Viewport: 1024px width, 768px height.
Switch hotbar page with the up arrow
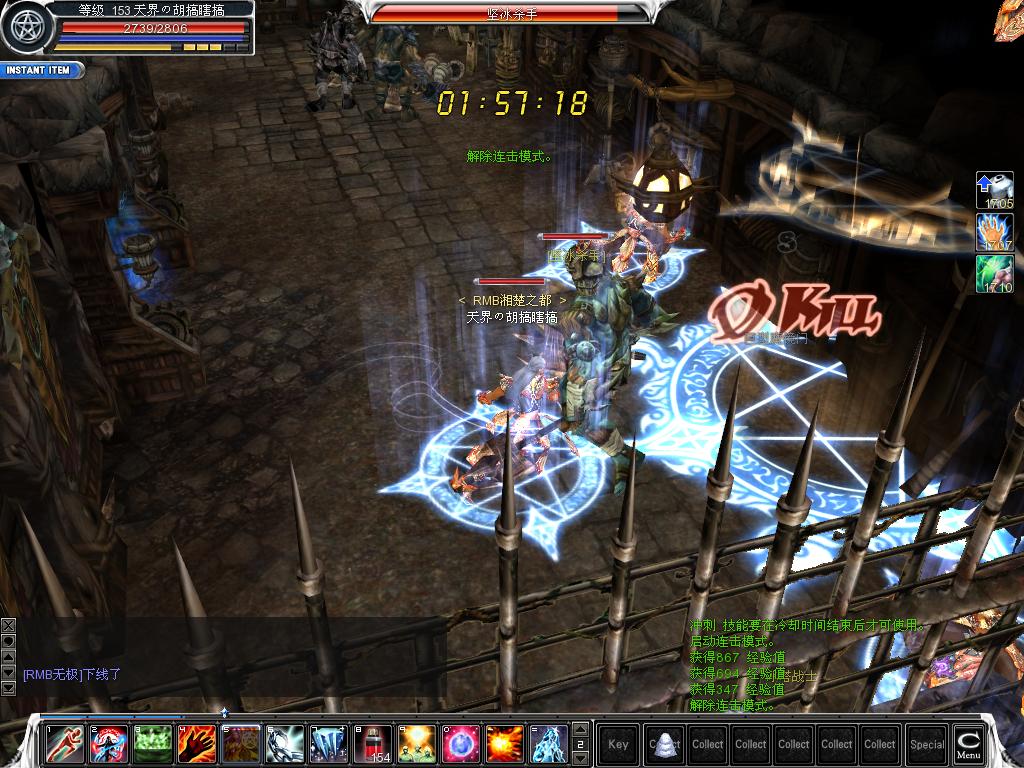pyautogui.click(x=580, y=729)
